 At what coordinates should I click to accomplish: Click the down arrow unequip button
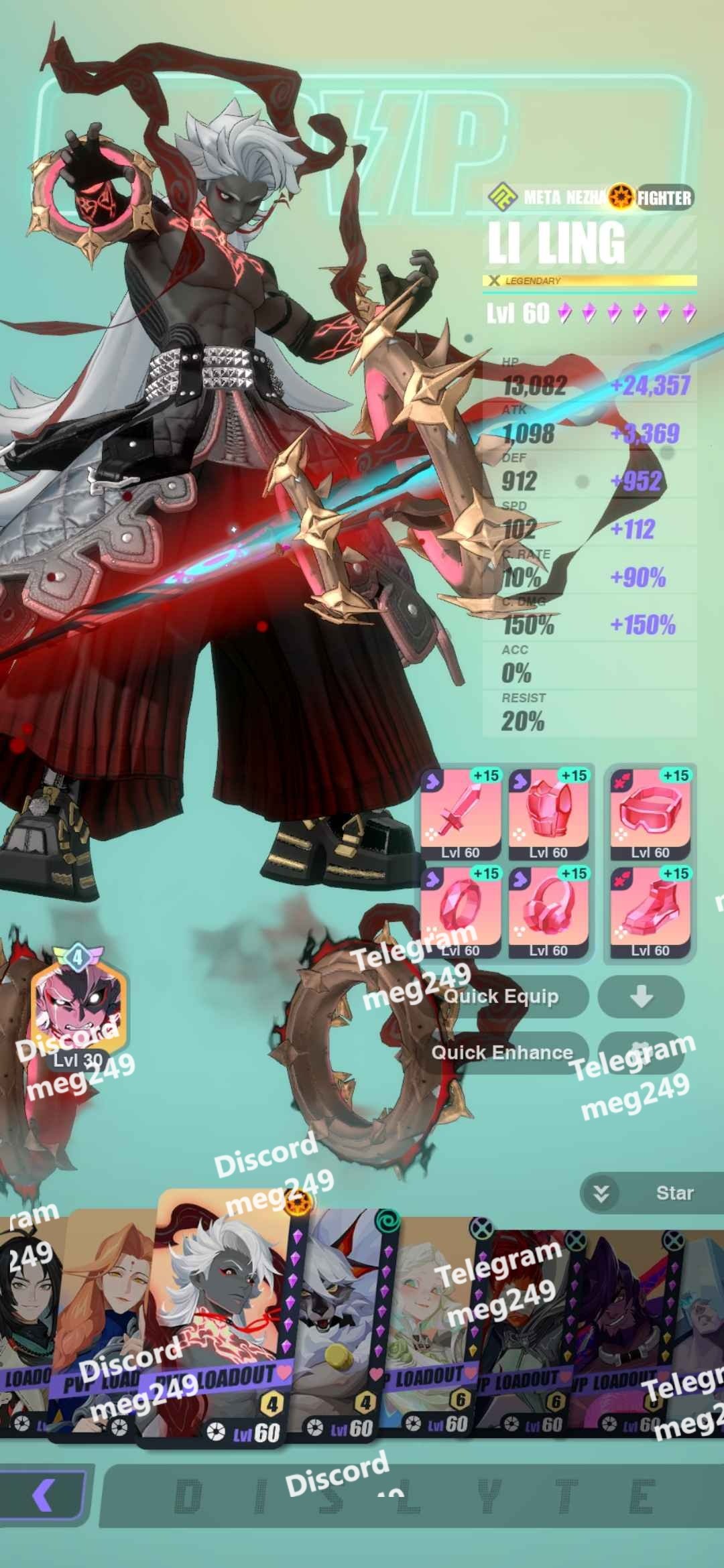coord(641,996)
